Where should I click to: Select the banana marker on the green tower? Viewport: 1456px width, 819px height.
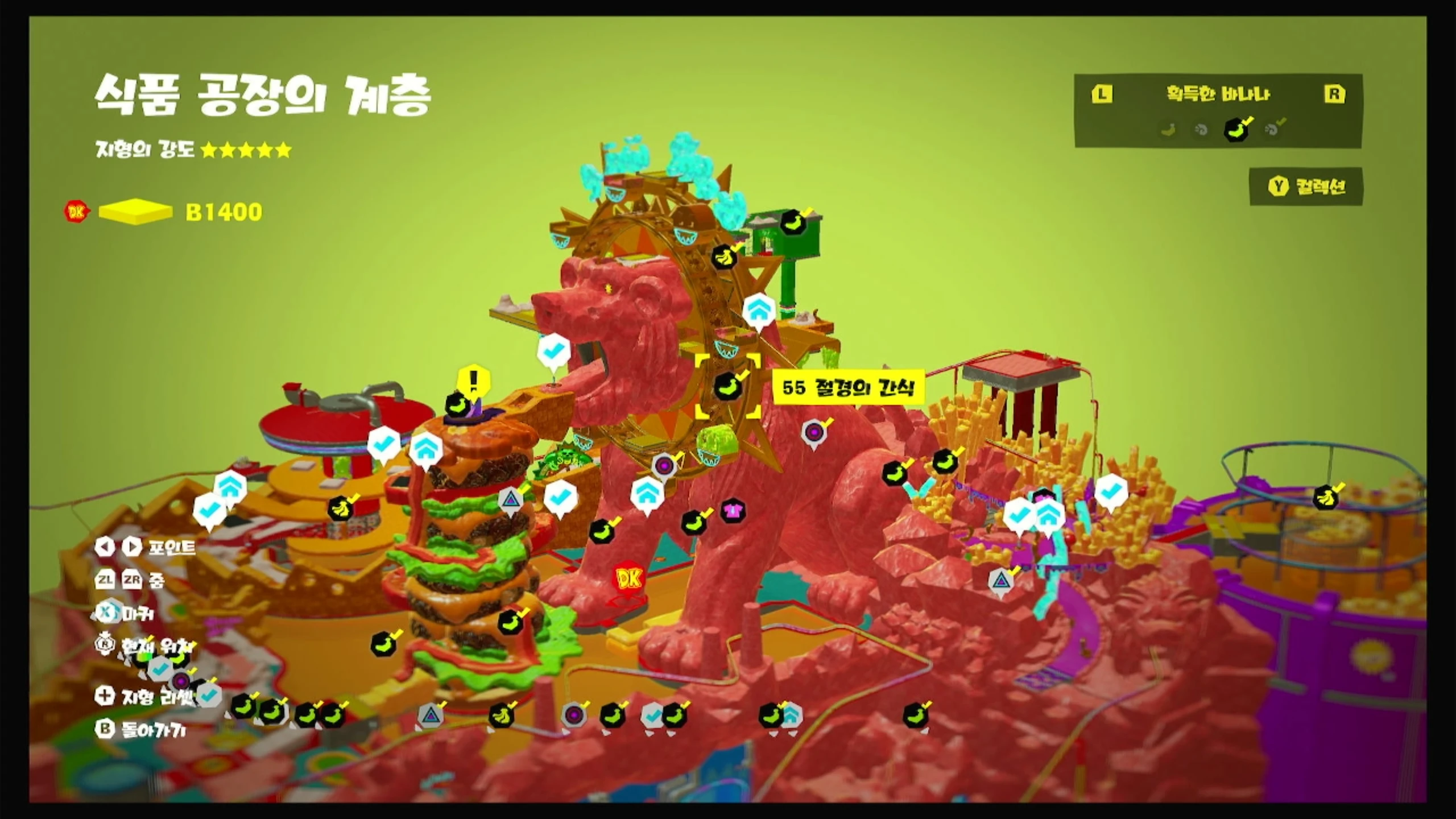[x=793, y=222]
